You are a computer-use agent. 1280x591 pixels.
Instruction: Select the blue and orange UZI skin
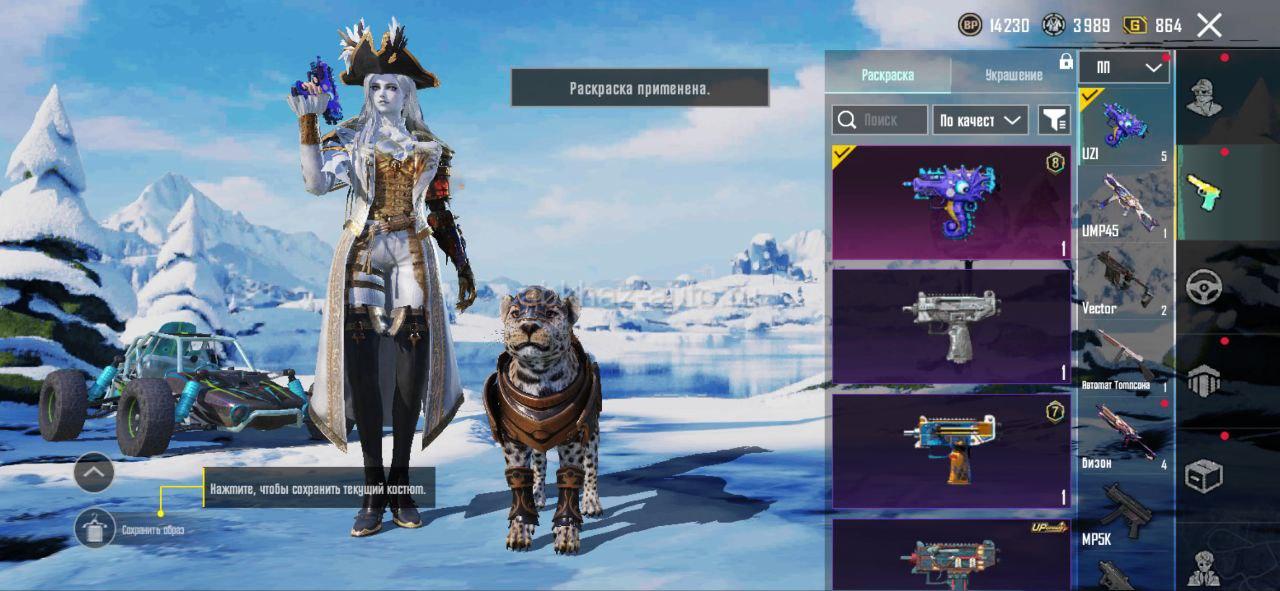[951, 450]
